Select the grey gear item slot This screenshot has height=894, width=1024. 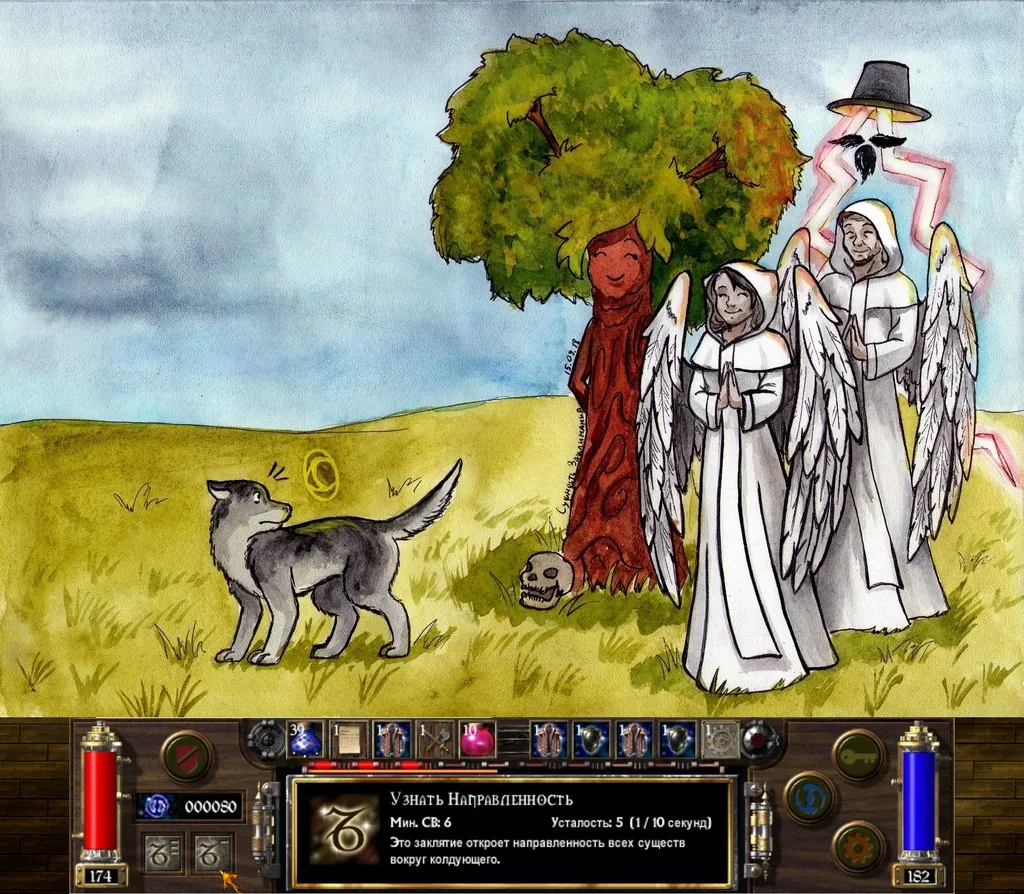(x=720, y=739)
